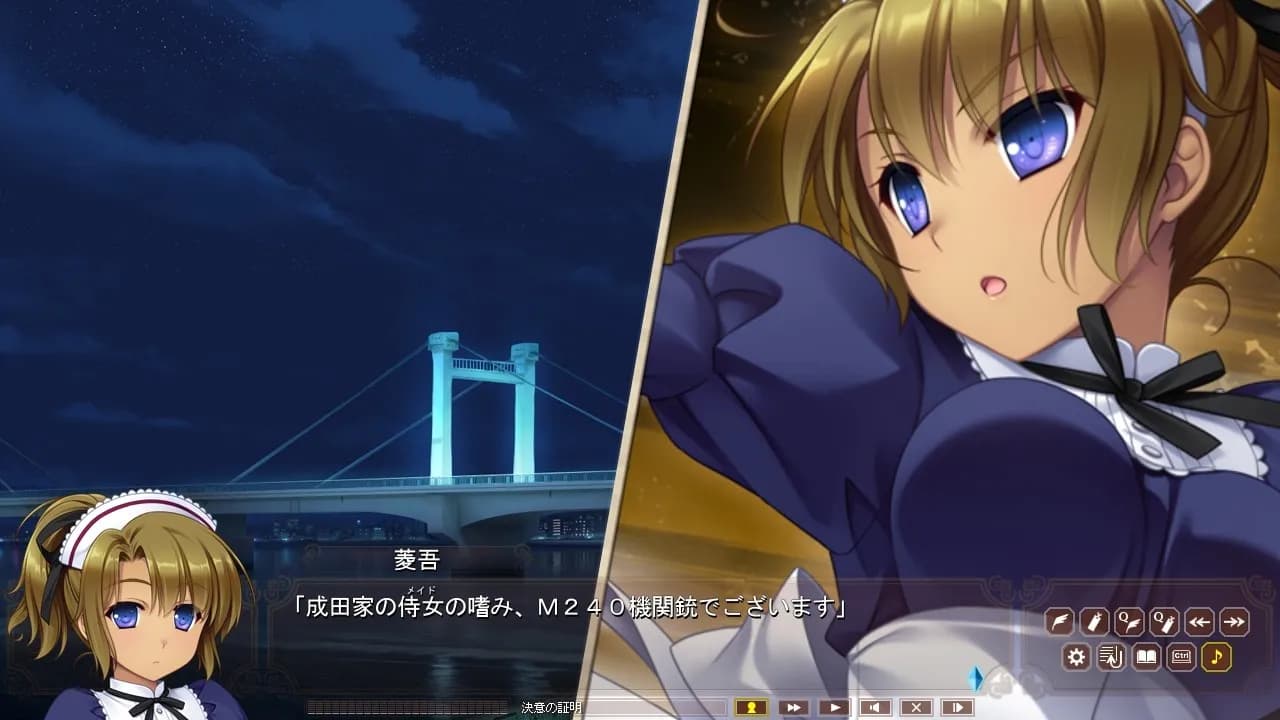The height and width of the screenshot is (720, 1280).
Task: Quick load with the Q tag icon
Action: tap(1164, 621)
